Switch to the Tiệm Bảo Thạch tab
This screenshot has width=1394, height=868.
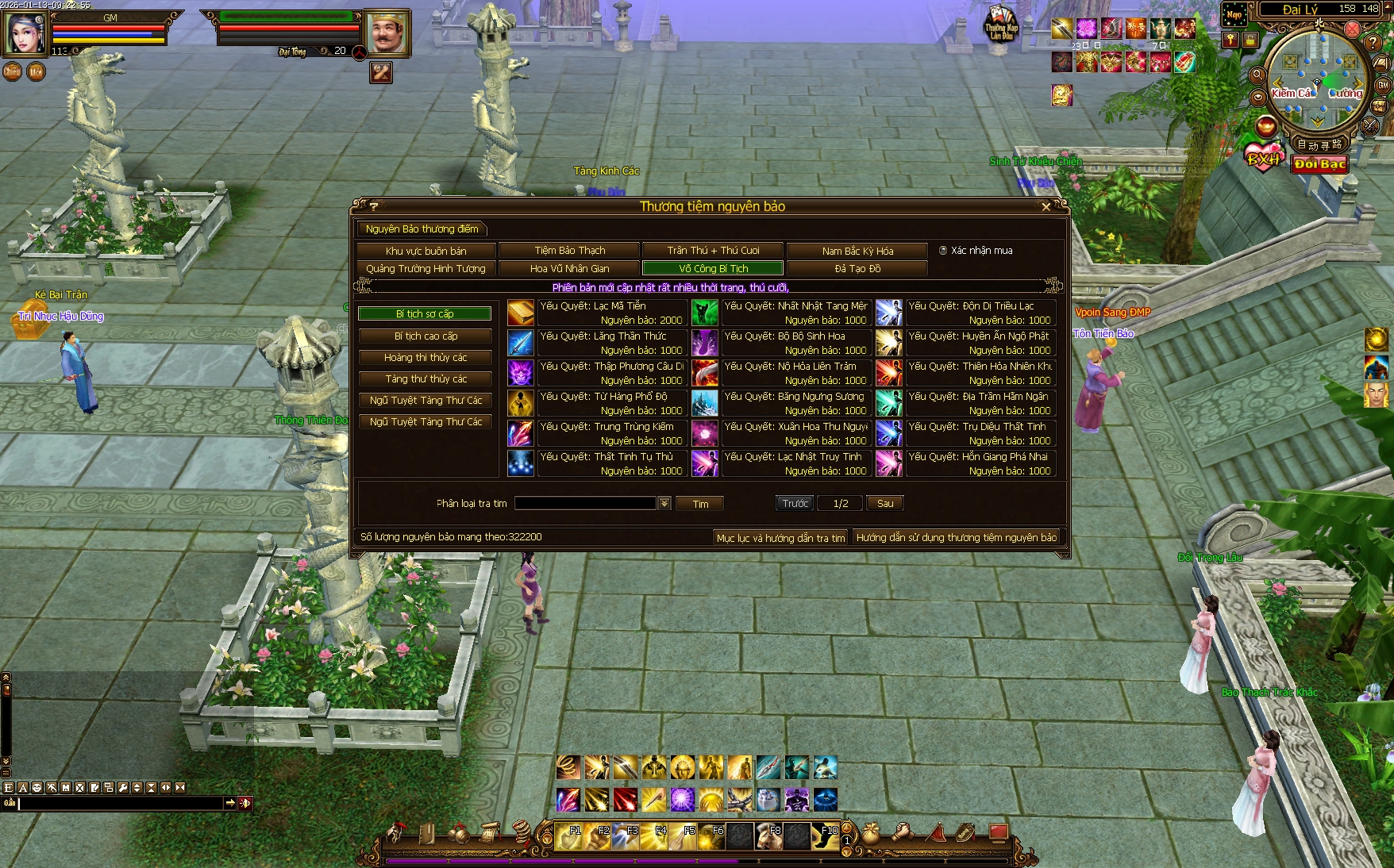click(569, 251)
